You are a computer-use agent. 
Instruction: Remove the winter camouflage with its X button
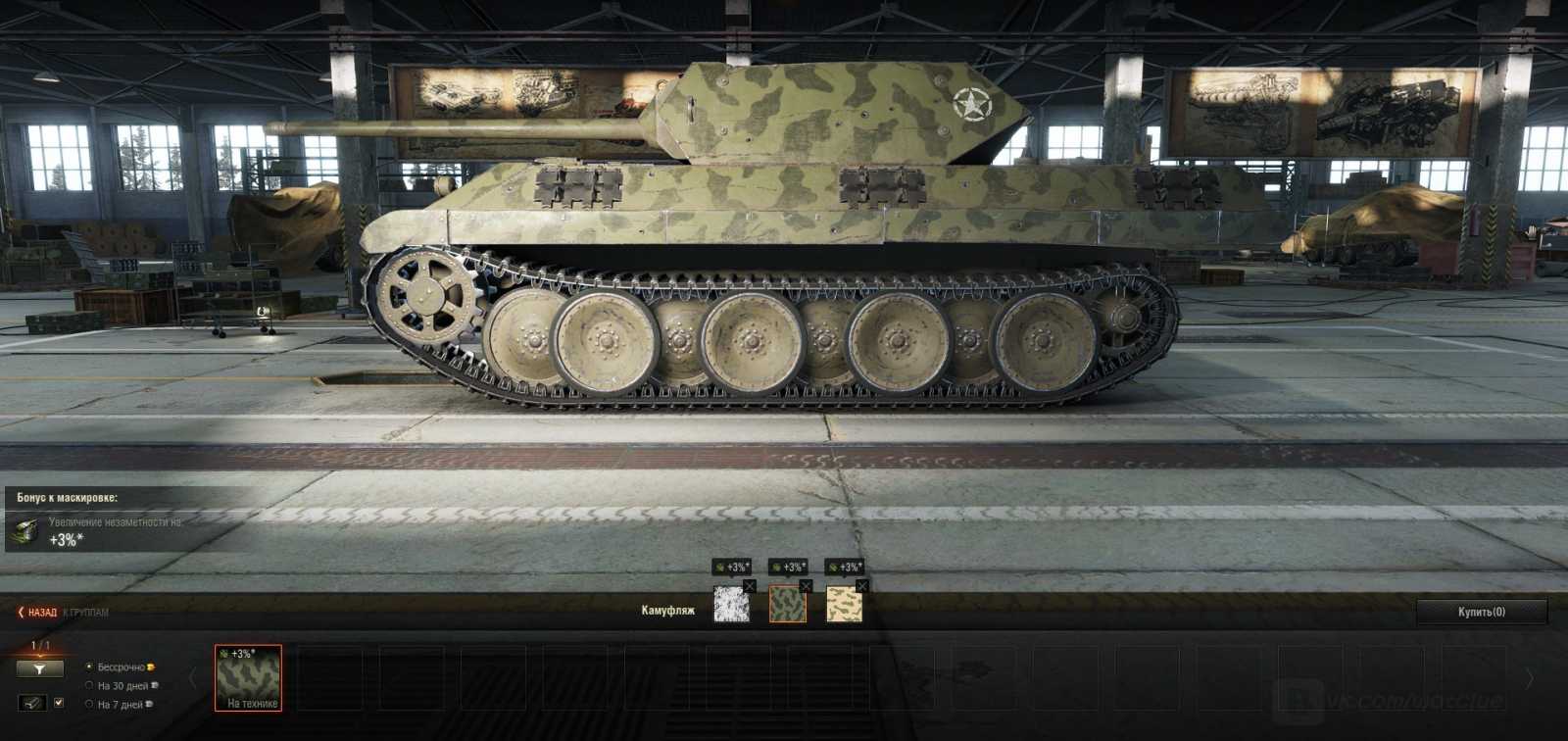point(750,587)
